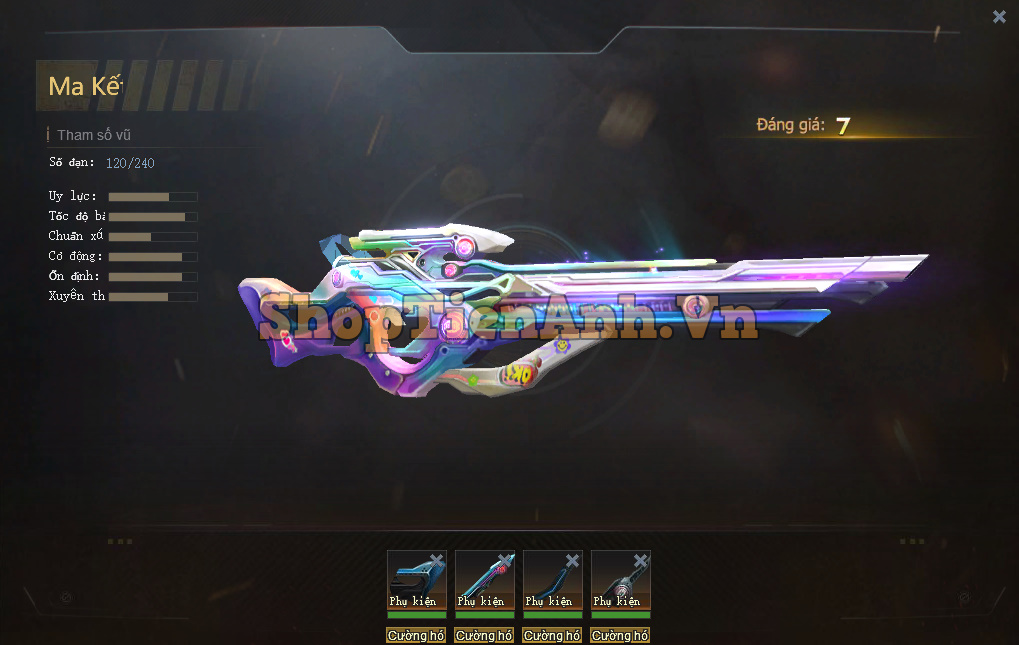Click Cường hó under the blue stock accessory

click(416, 635)
